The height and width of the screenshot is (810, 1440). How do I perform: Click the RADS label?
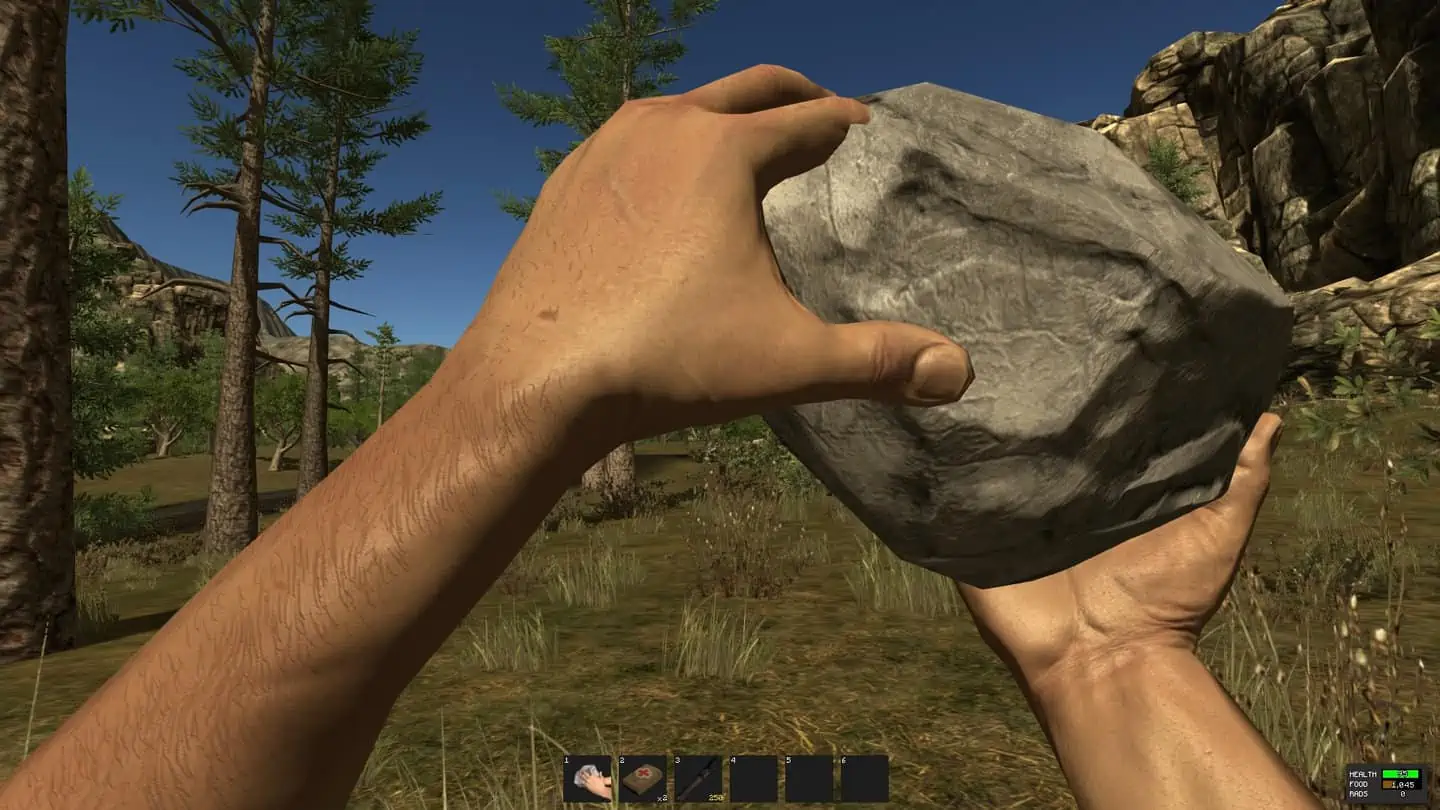pos(1359,793)
